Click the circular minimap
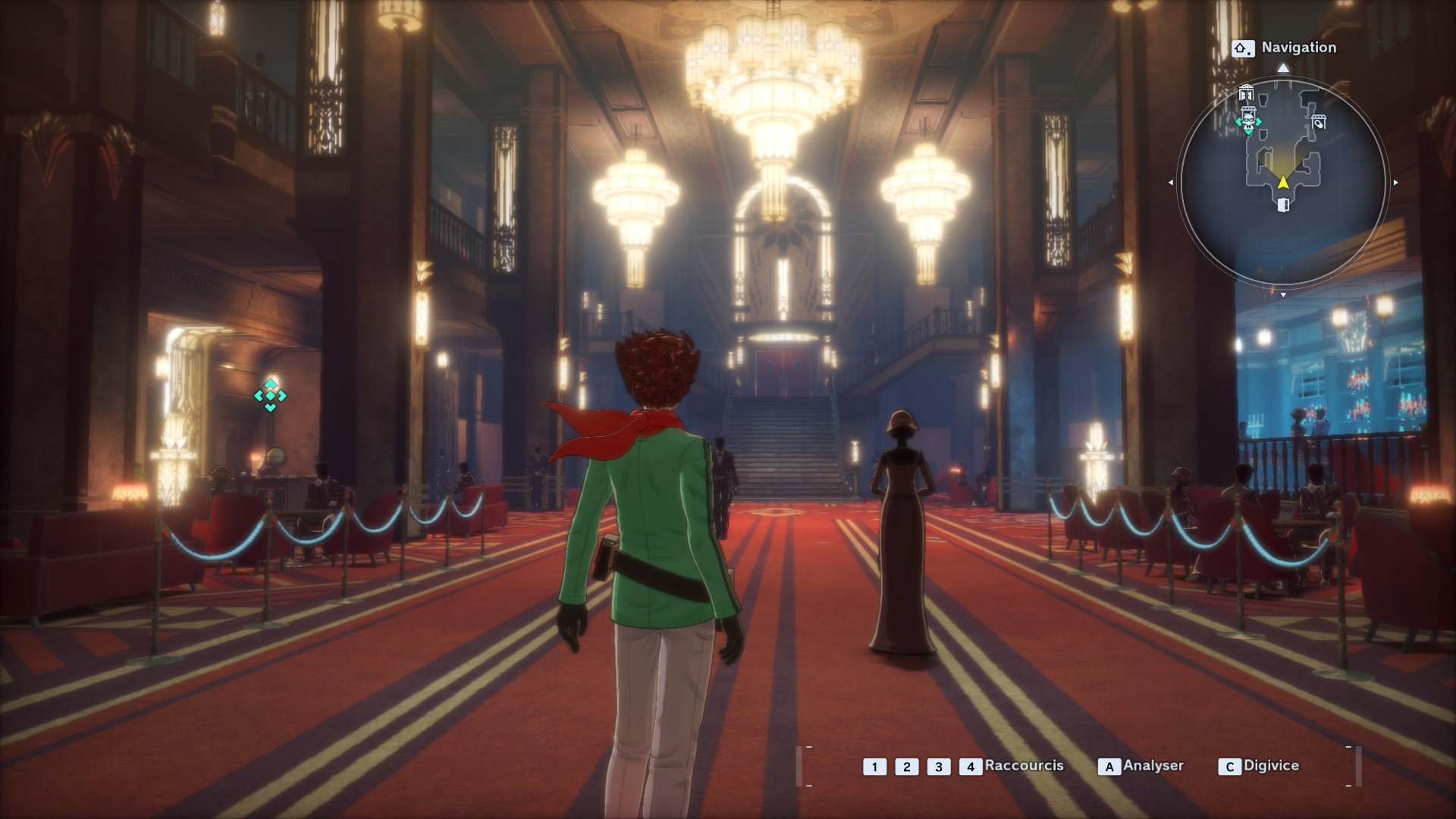Viewport: 1456px width, 819px height. click(x=1282, y=182)
